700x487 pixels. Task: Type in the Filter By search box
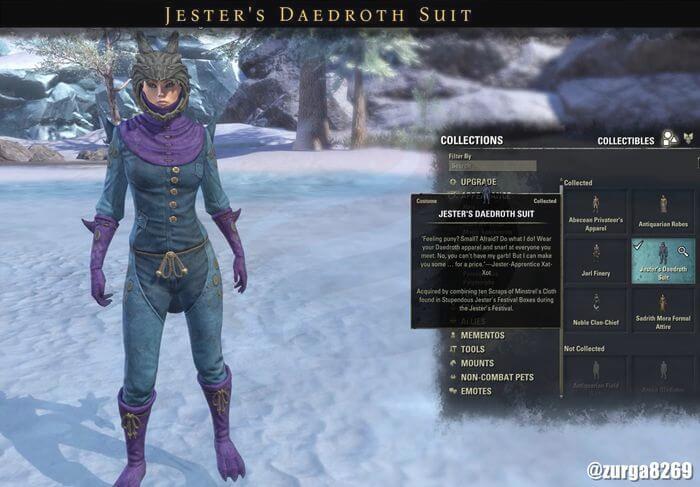[x=492, y=166]
